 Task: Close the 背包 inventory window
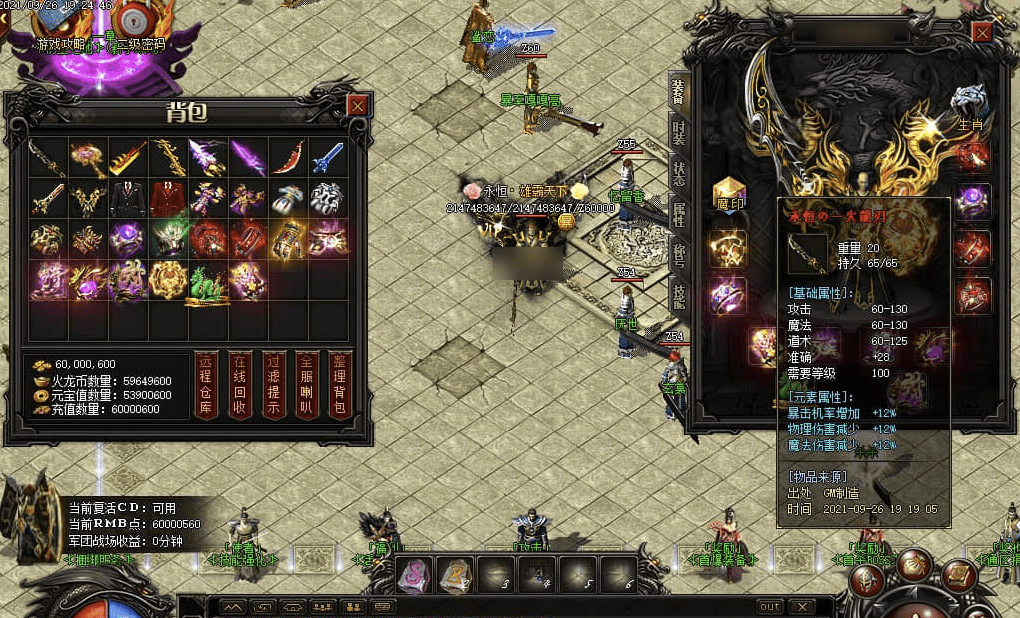(357, 105)
